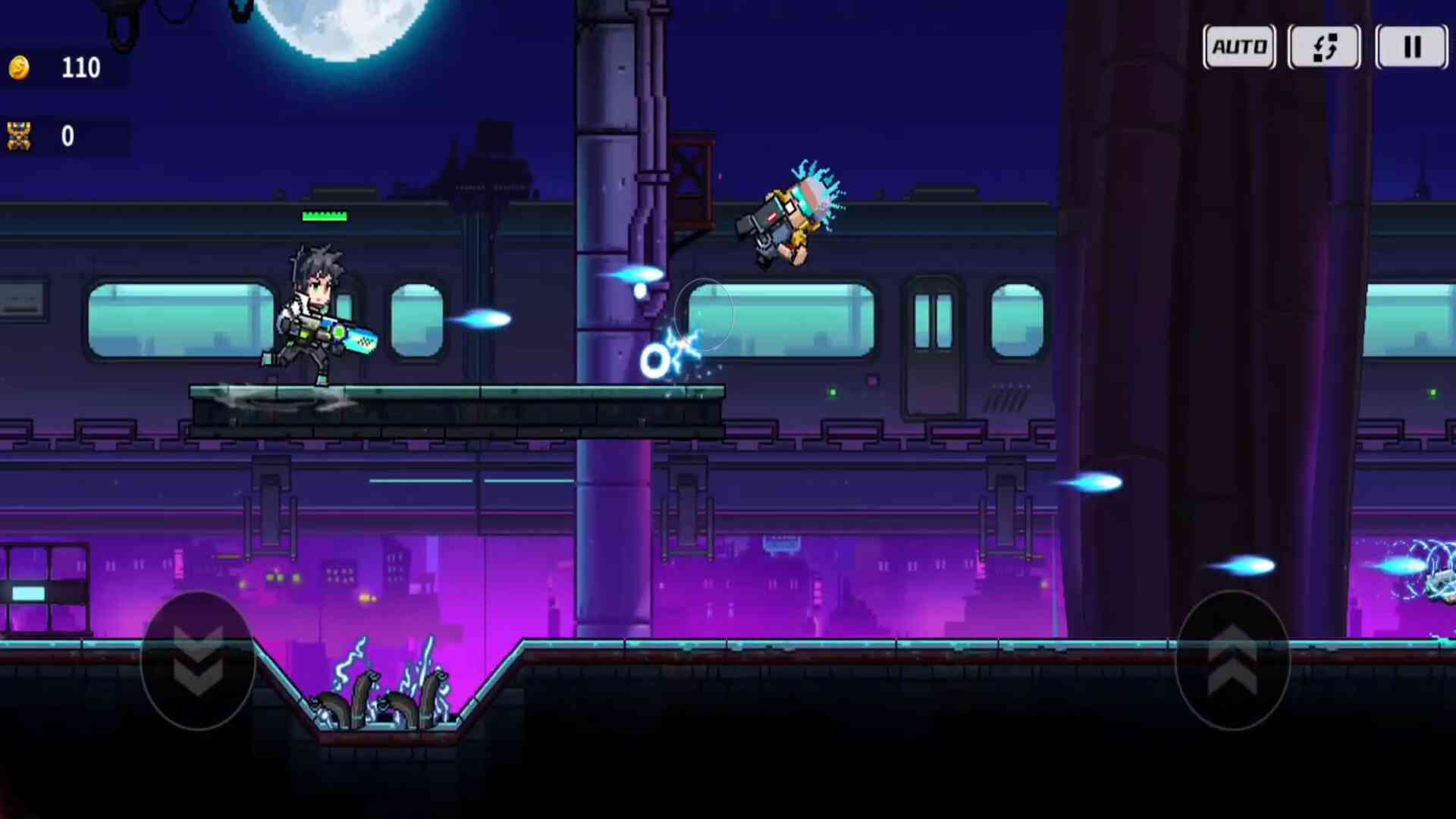The width and height of the screenshot is (1456, 819).
Task: Tap the double down-arrow drop button
Action: click(x=198, y=660)
